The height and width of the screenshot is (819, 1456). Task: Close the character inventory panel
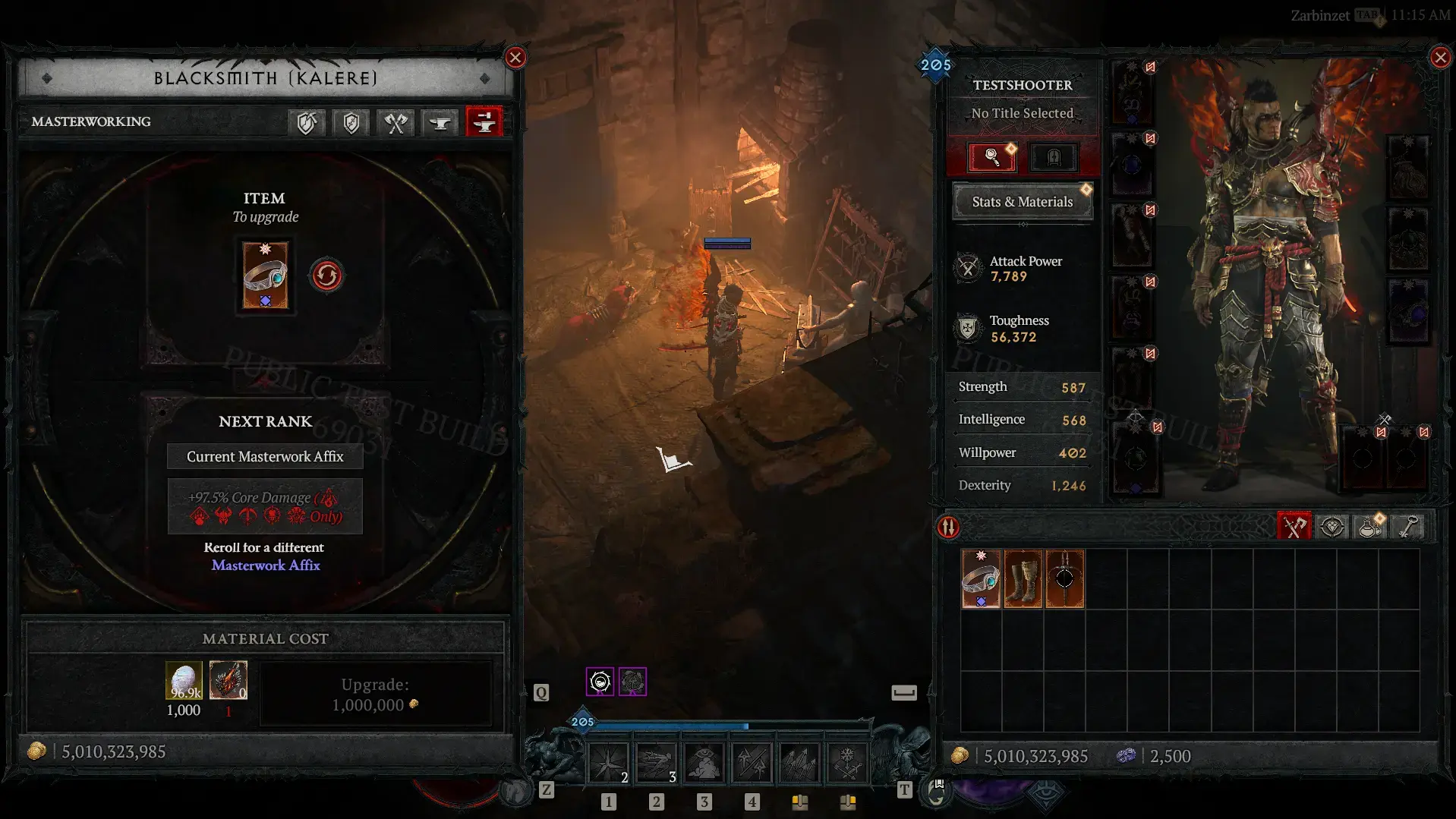[x=1440, y=58]
